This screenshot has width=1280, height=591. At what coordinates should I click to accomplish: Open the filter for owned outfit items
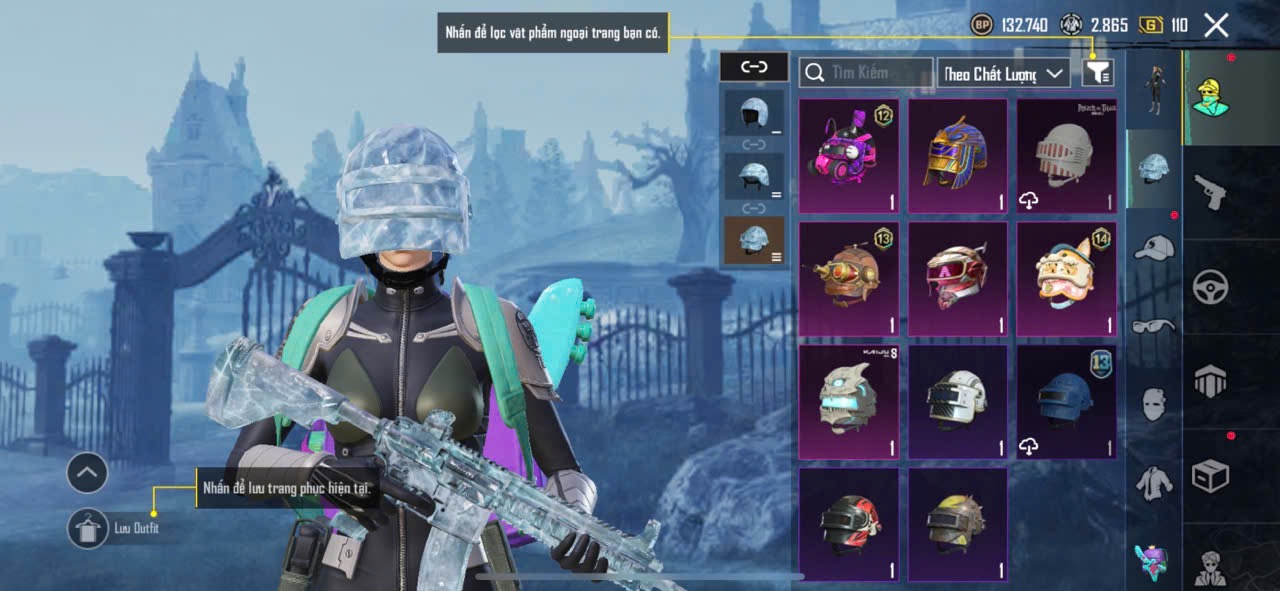pos(1098,72)
